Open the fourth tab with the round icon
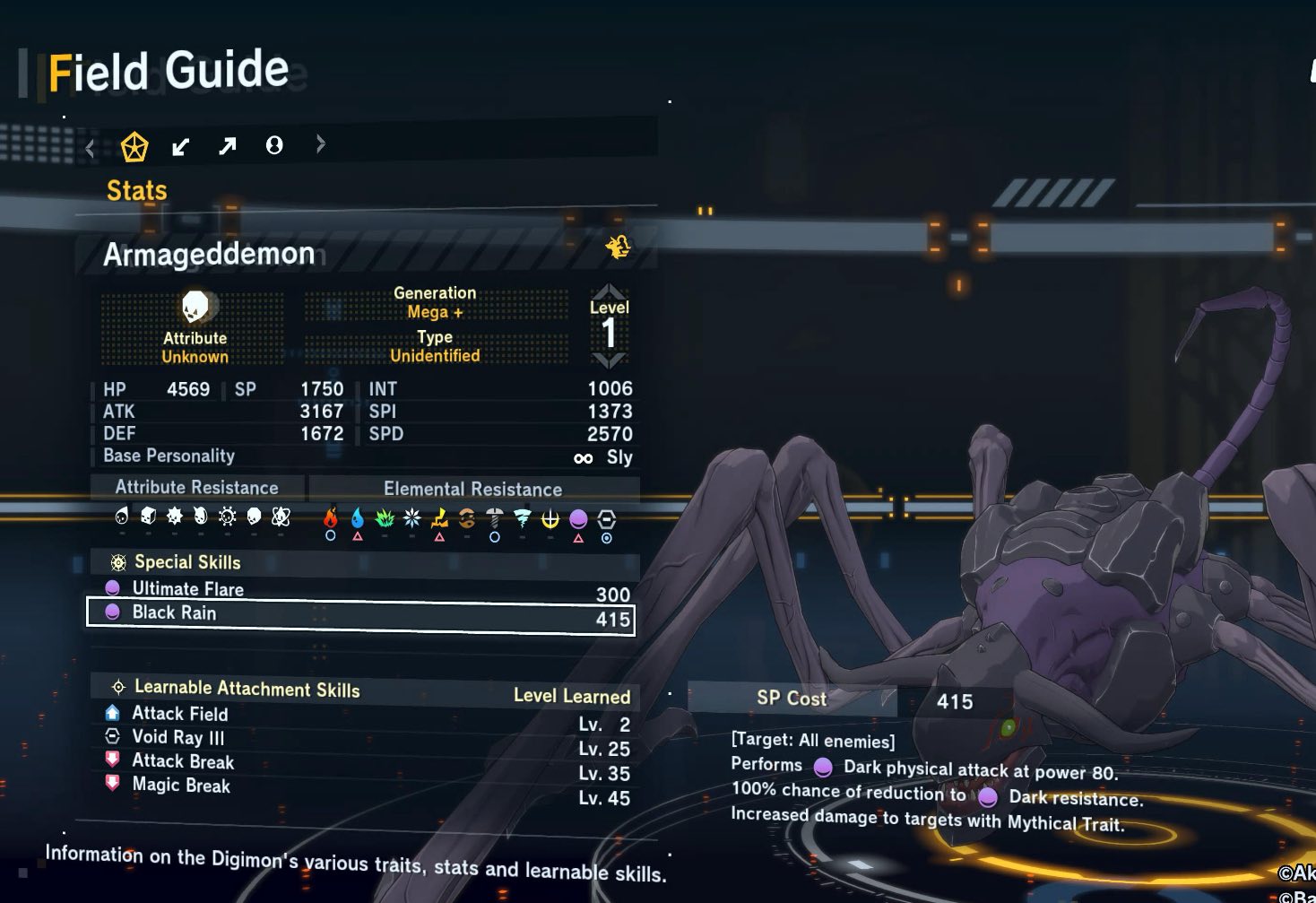1316x903 pixels. tap(274, 145)
